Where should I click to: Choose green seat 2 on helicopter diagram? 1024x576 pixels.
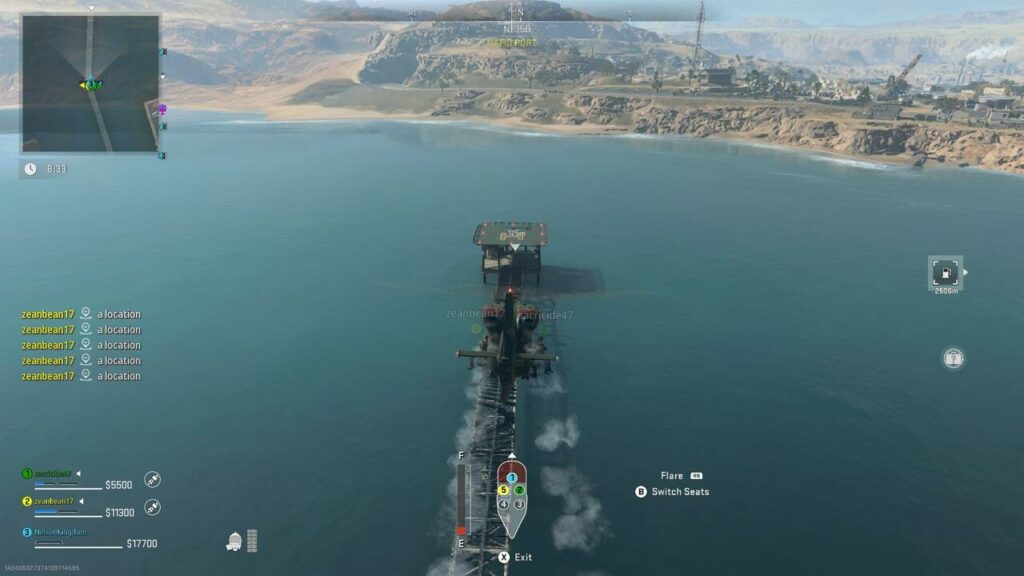click(x=520, y=490)
